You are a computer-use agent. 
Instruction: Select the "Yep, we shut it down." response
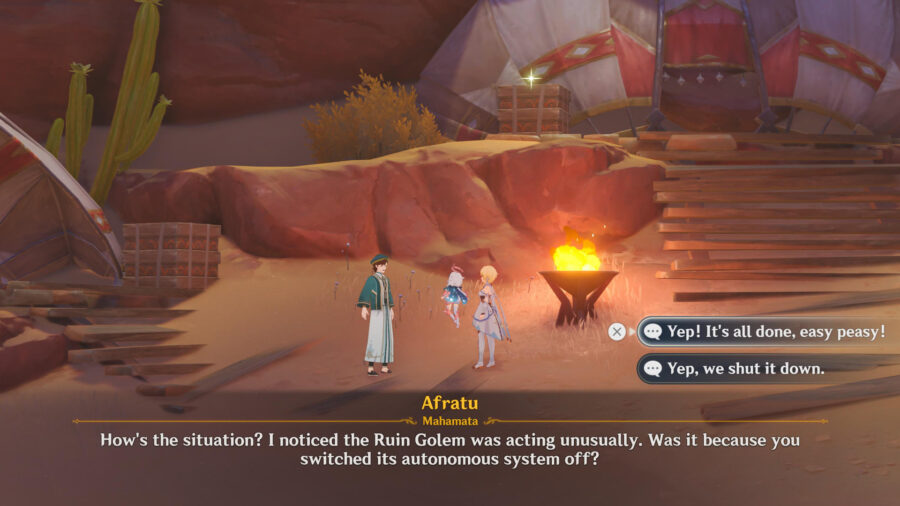[745, 368]
